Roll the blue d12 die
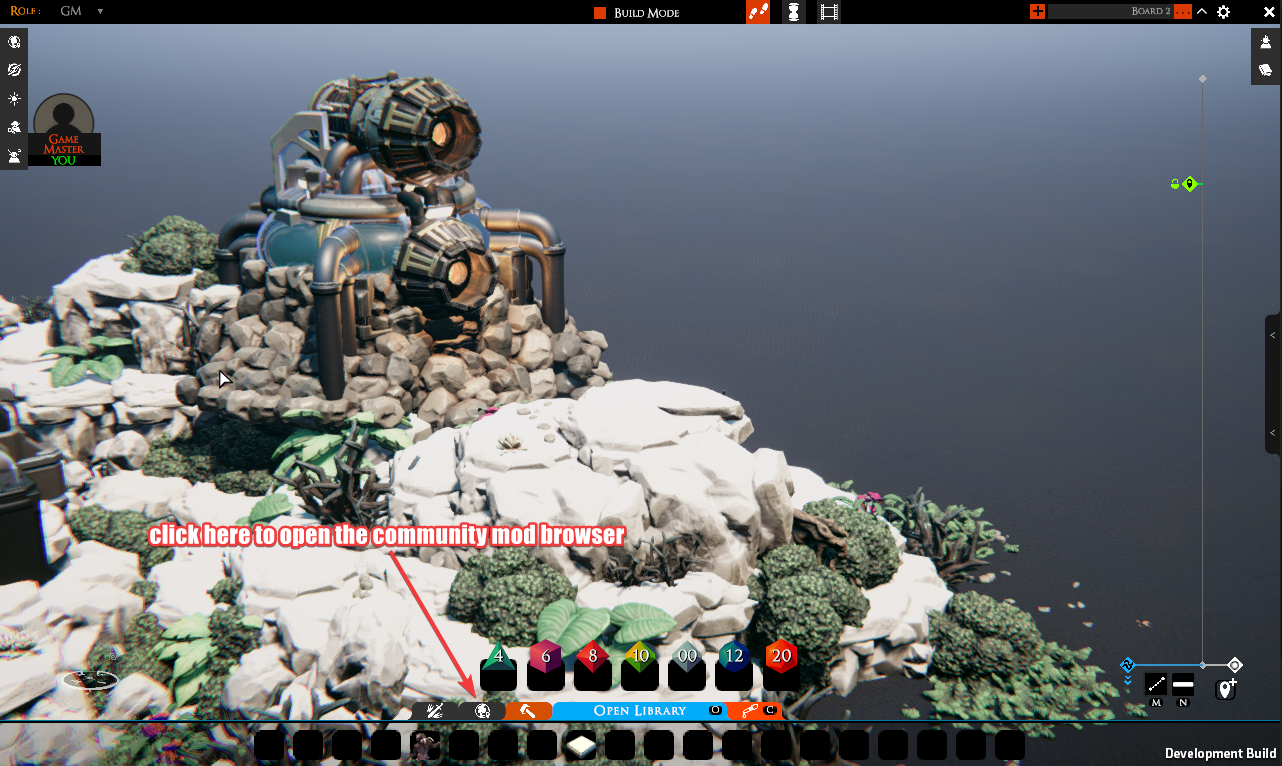Screen dimensions: 1282x766 point(734,667)
